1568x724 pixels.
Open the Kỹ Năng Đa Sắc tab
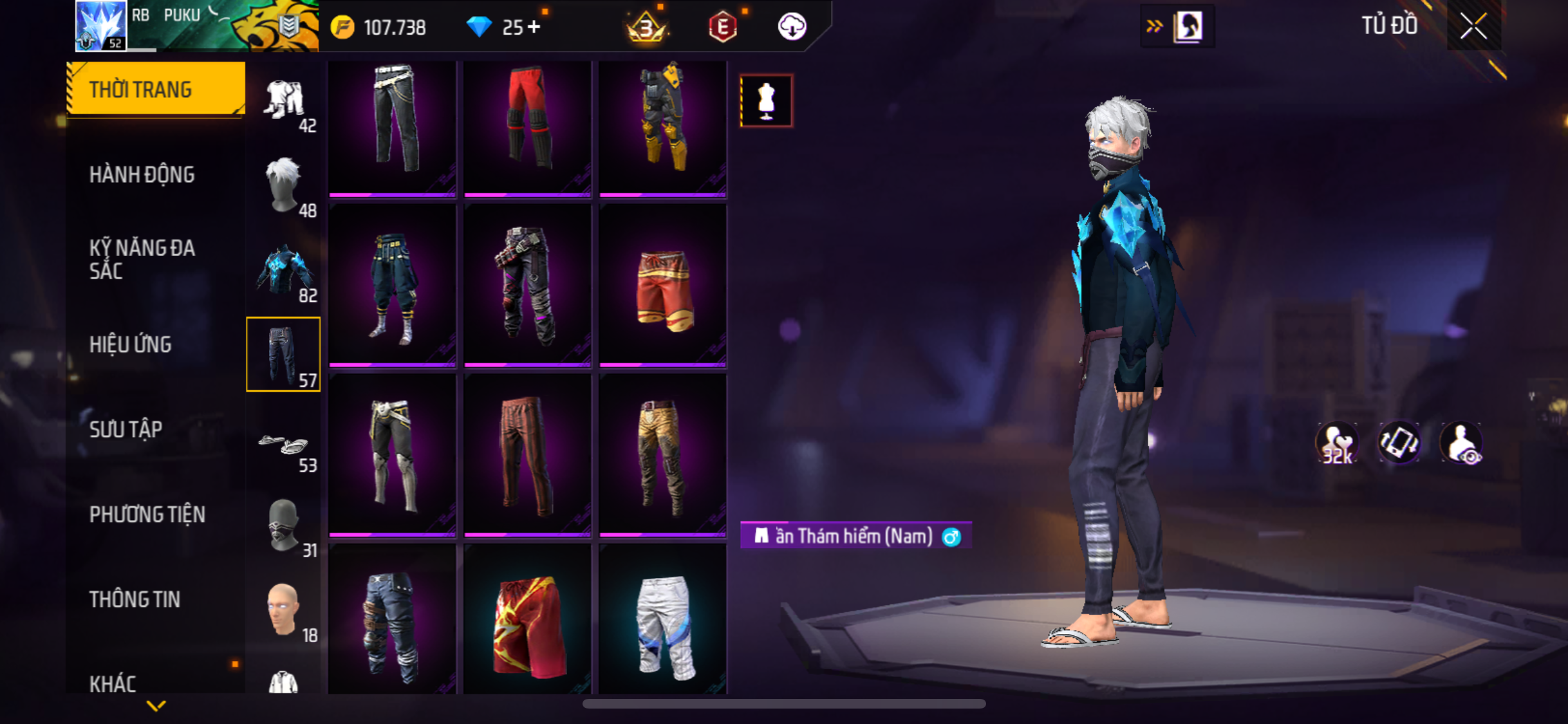click(x=142, y=259)
